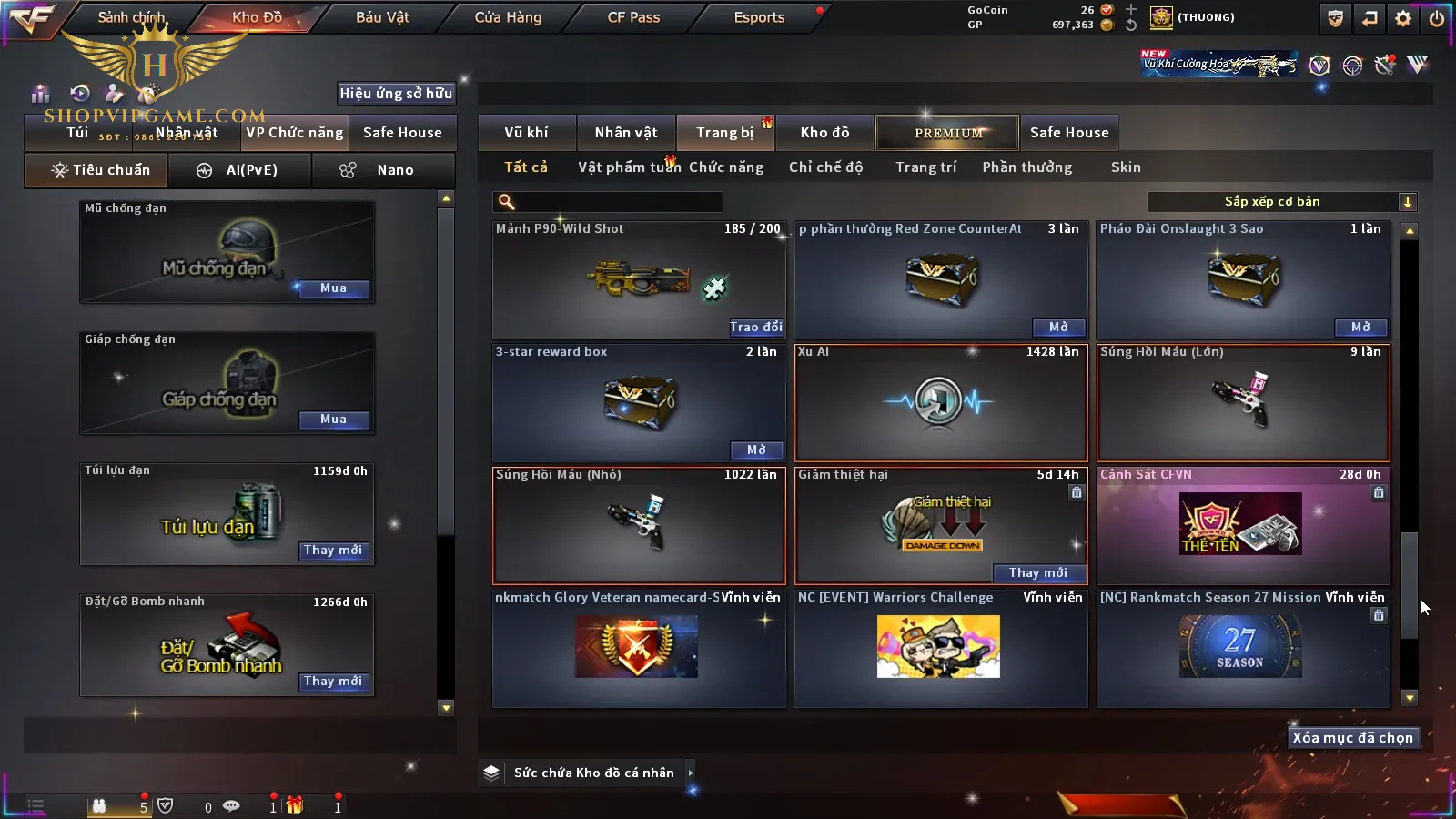The width and height of the screenshot is (1456, 819).
Task: Show the Tất cả filter
Action: click(x=526, y=167)
